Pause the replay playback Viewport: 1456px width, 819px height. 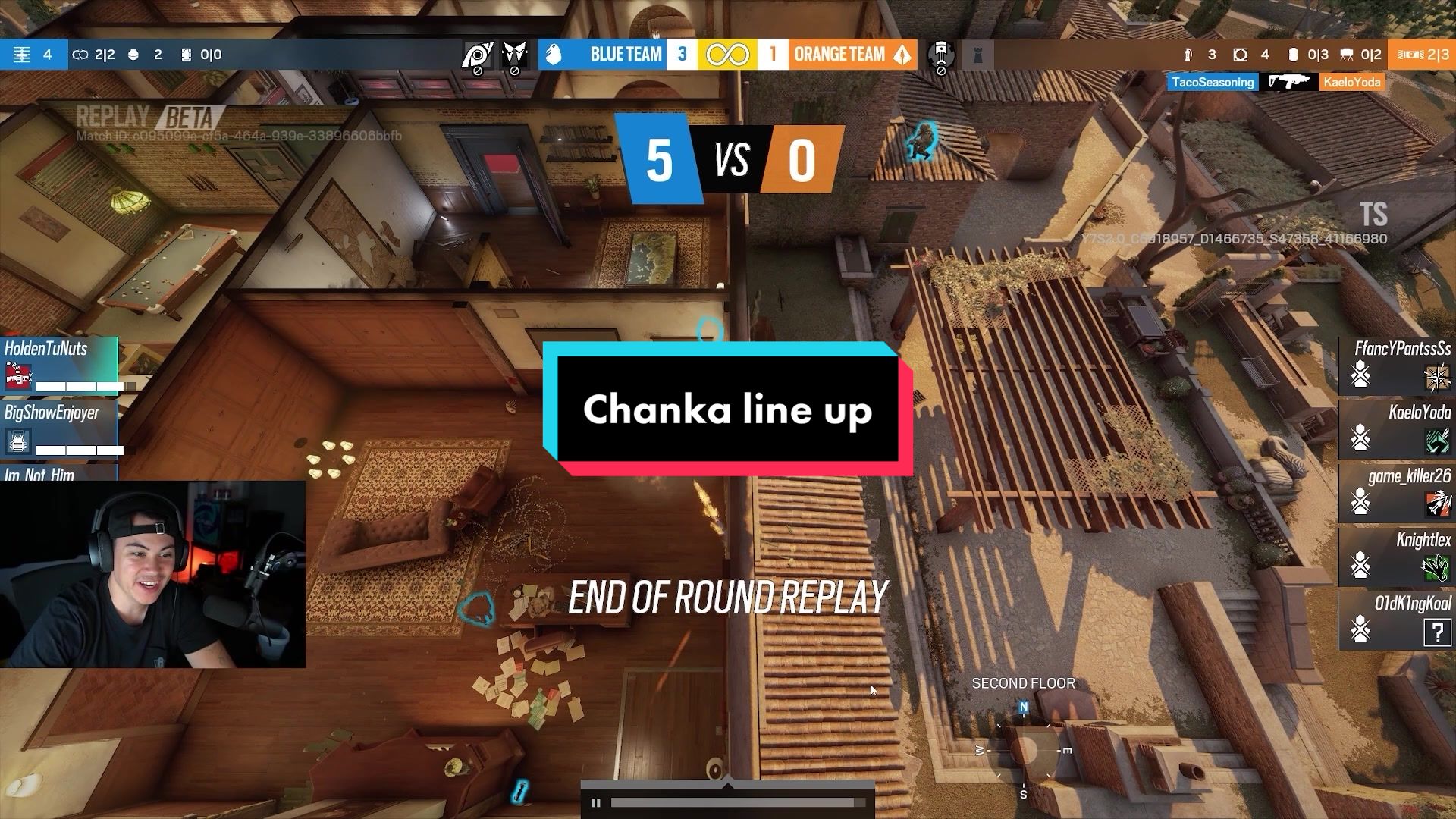(x=596, y=802)
